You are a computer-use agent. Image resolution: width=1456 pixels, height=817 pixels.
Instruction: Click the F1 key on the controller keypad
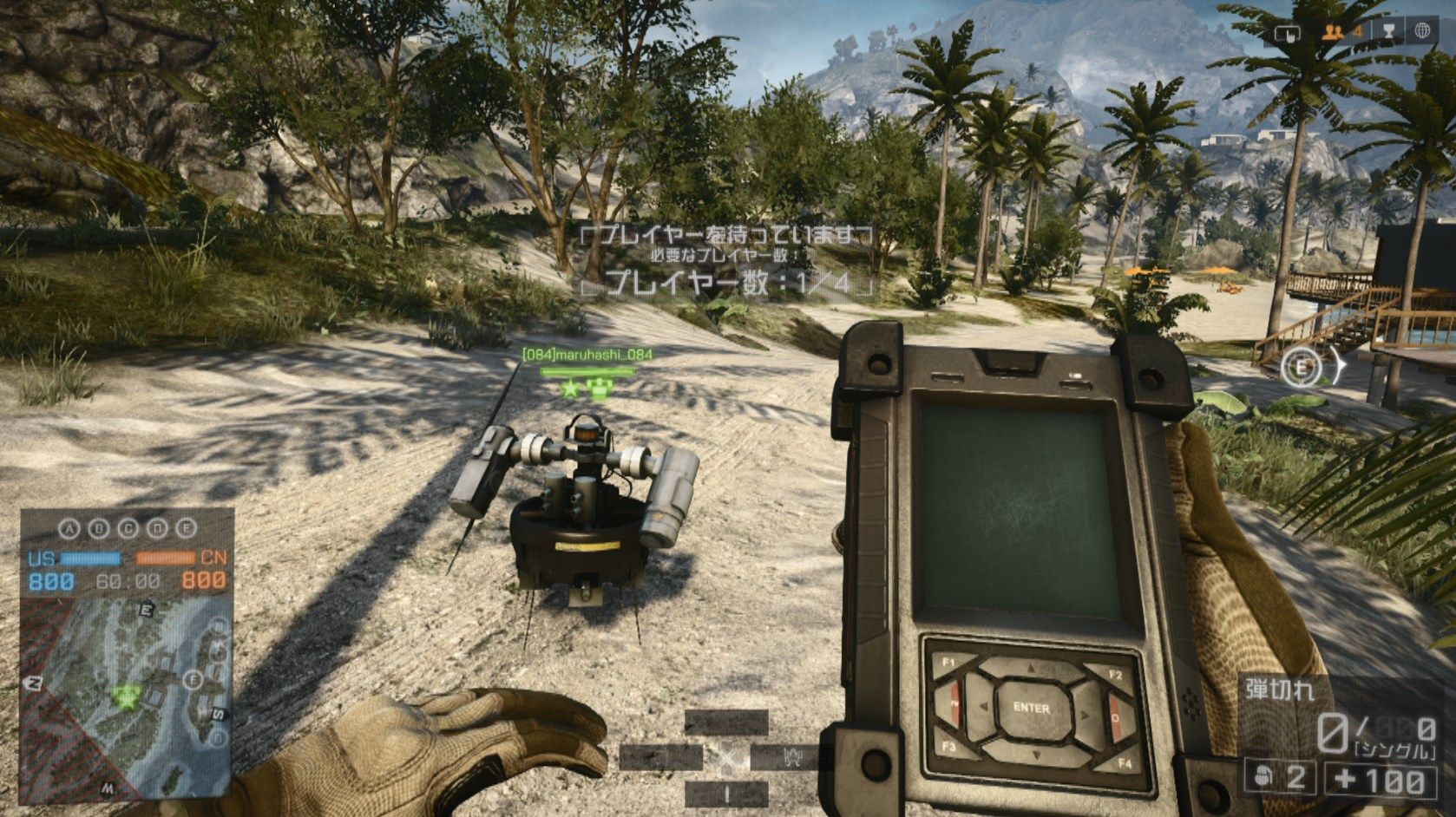point(948,664)
